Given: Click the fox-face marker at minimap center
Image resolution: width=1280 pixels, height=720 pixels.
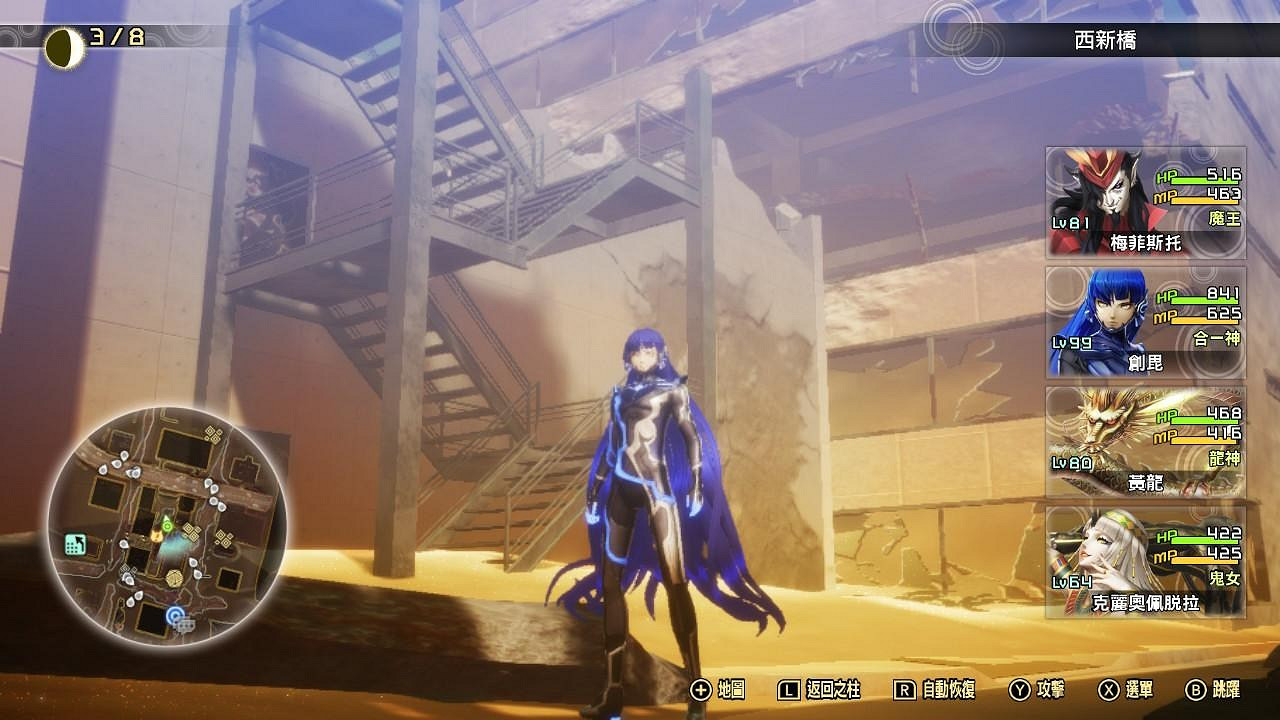Looking at the screenshot, I should (157, 535).
